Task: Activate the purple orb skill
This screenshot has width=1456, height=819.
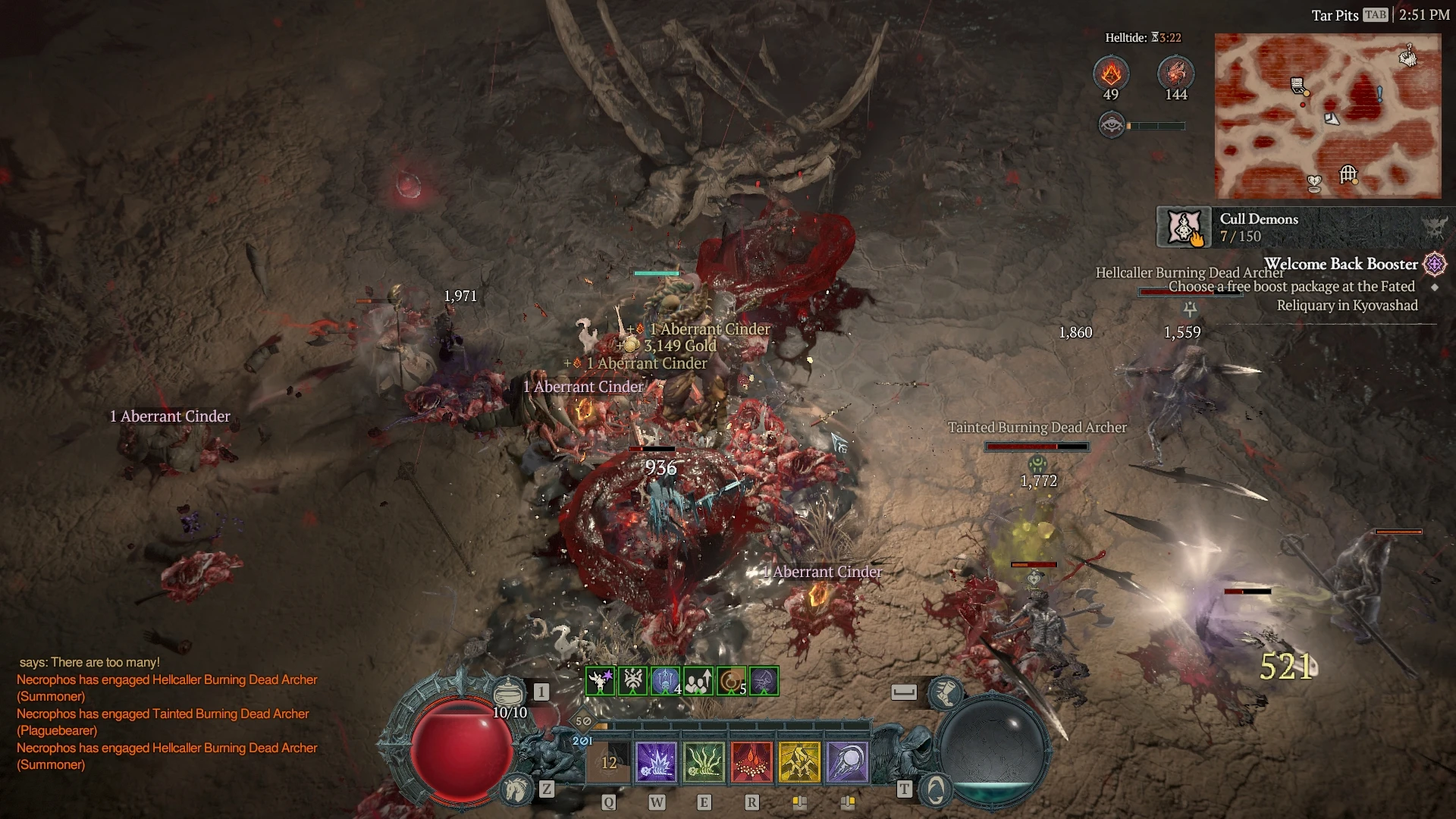Action: 847,762
